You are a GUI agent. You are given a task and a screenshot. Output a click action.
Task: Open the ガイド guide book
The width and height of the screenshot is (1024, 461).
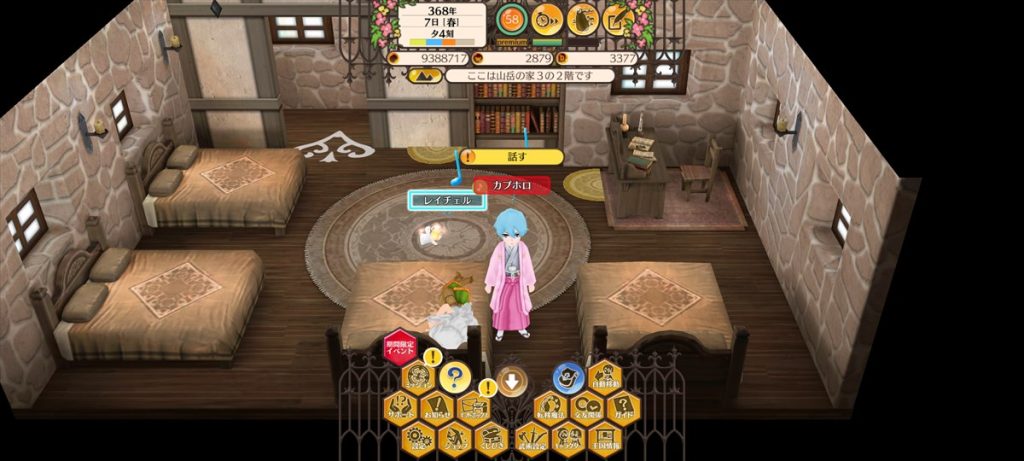point(623,408)
